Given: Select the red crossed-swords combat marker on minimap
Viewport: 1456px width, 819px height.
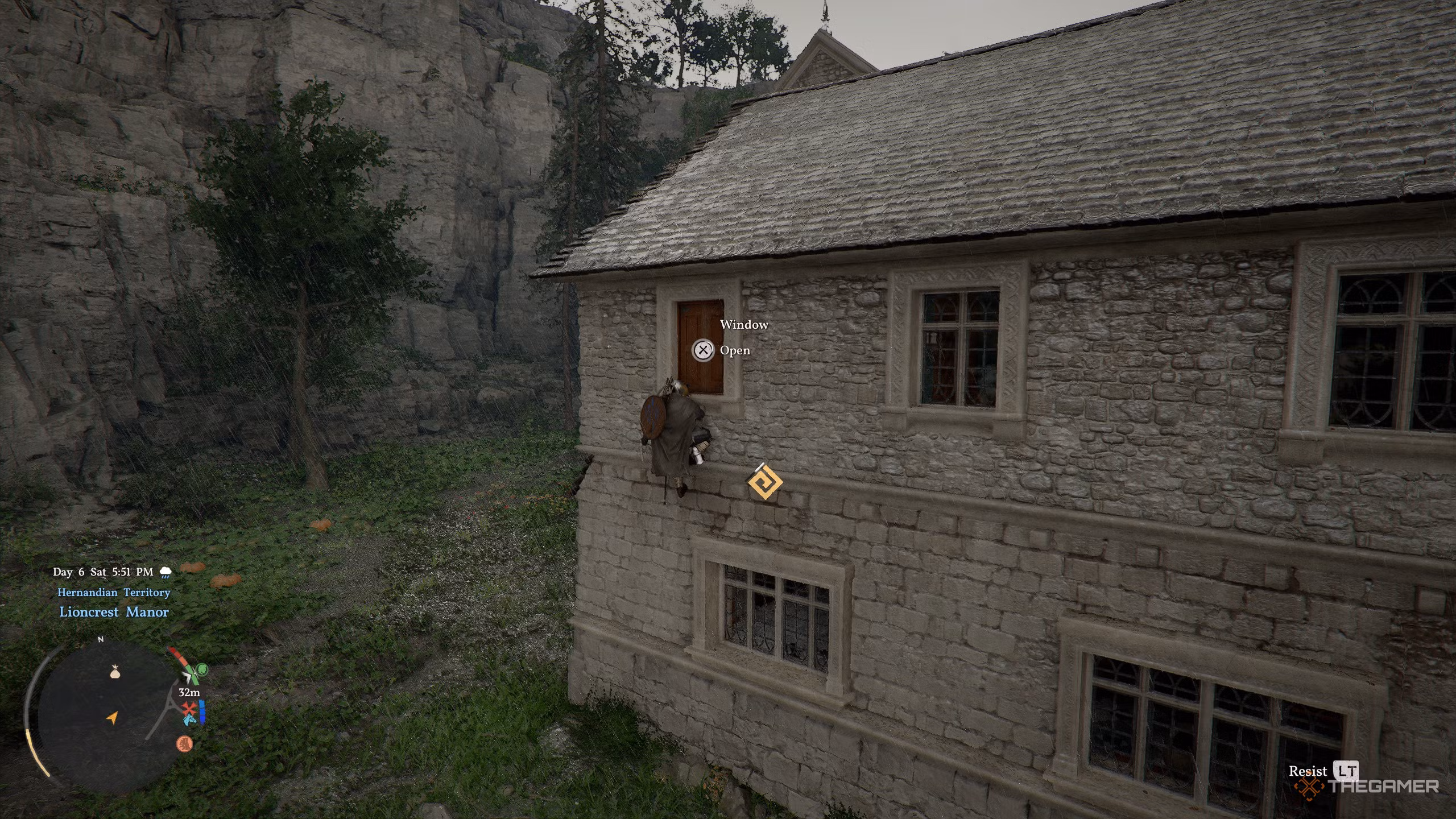Looking at the screenshot, I should click(188, 709).
